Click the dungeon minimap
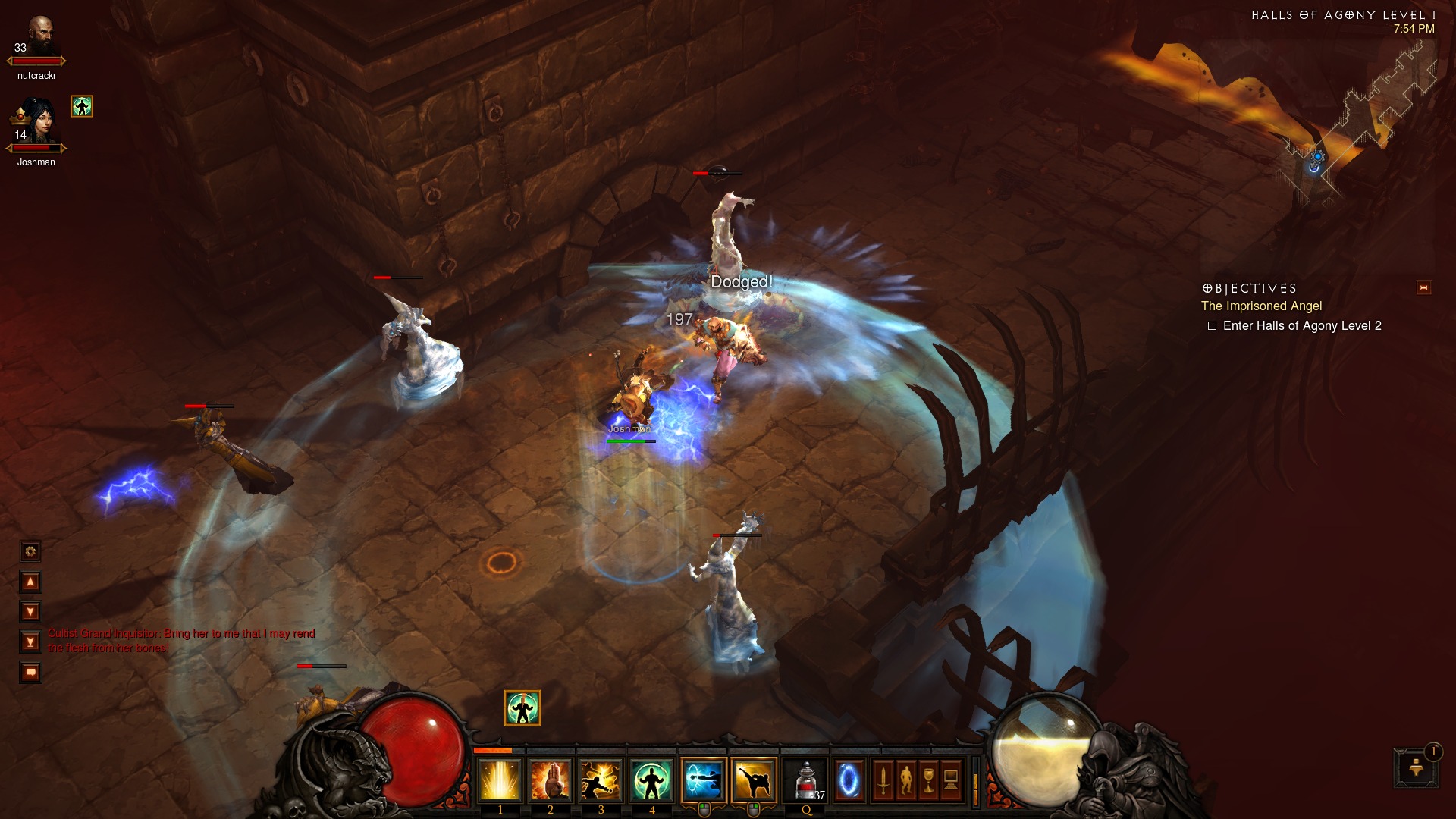 point(1357,129)
